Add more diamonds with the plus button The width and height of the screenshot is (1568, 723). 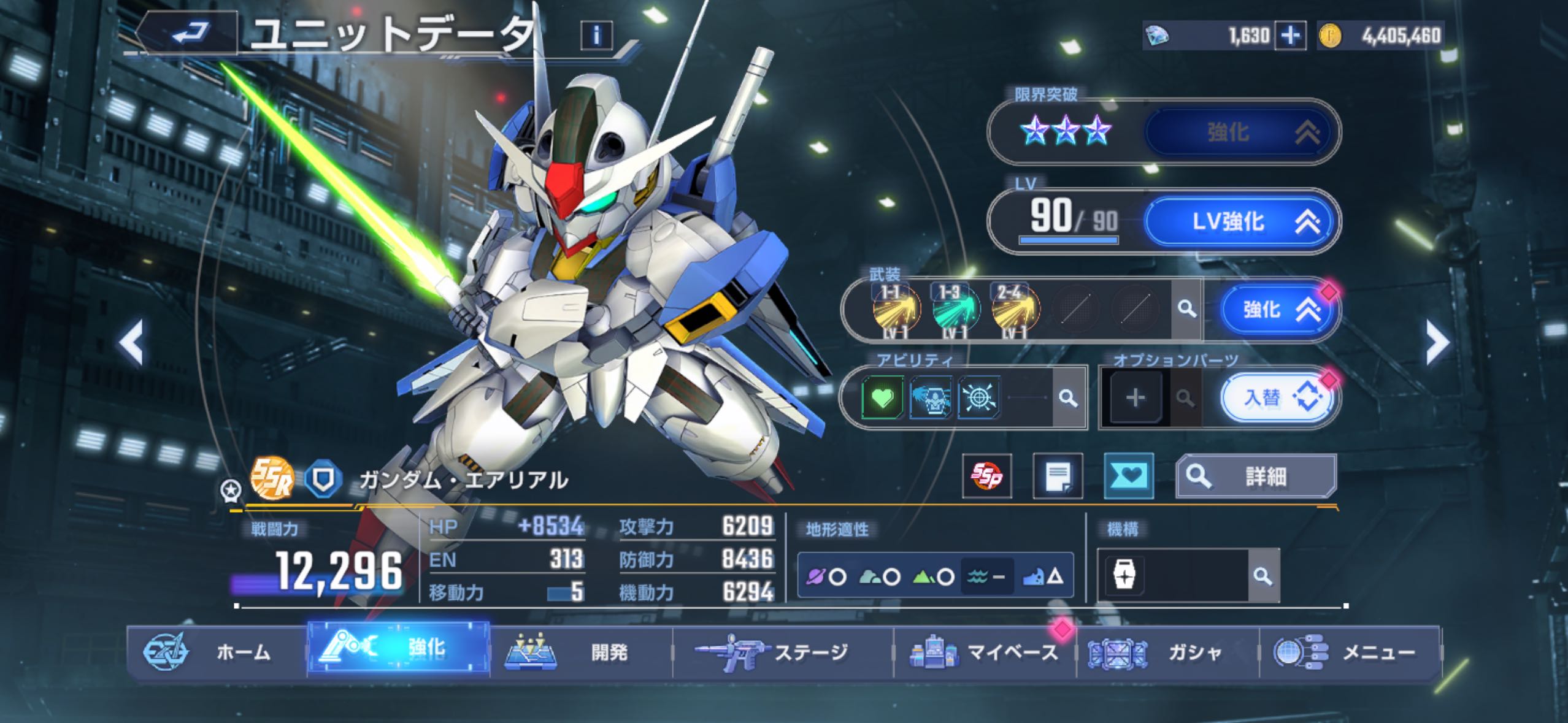pyautogui.click(x=1289, y=36)
